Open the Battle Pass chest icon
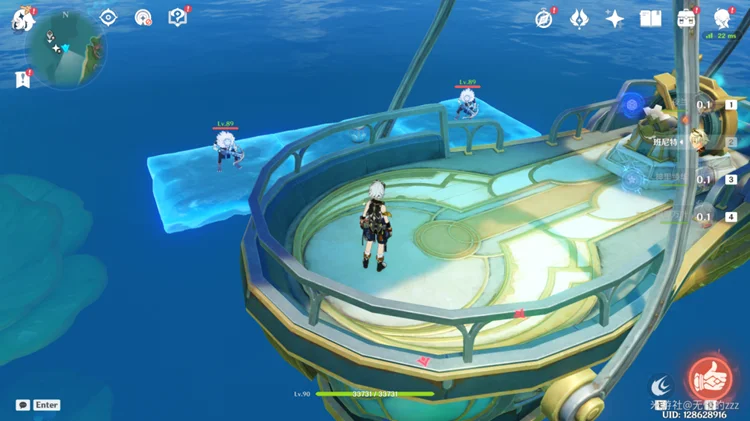This screenshot has width=750, height=421. point(687,18)
